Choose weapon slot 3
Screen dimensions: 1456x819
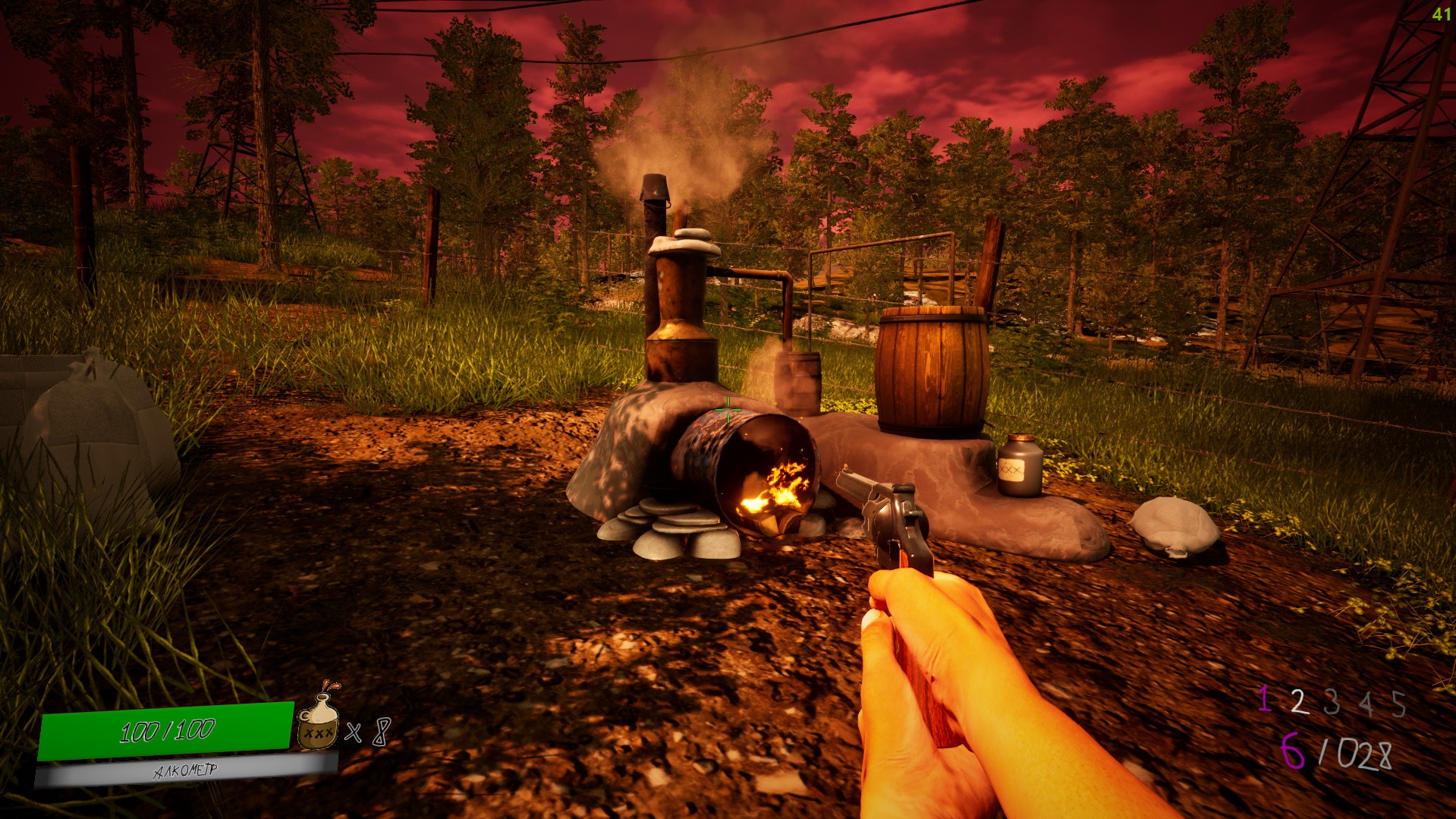pos(1332,703)
